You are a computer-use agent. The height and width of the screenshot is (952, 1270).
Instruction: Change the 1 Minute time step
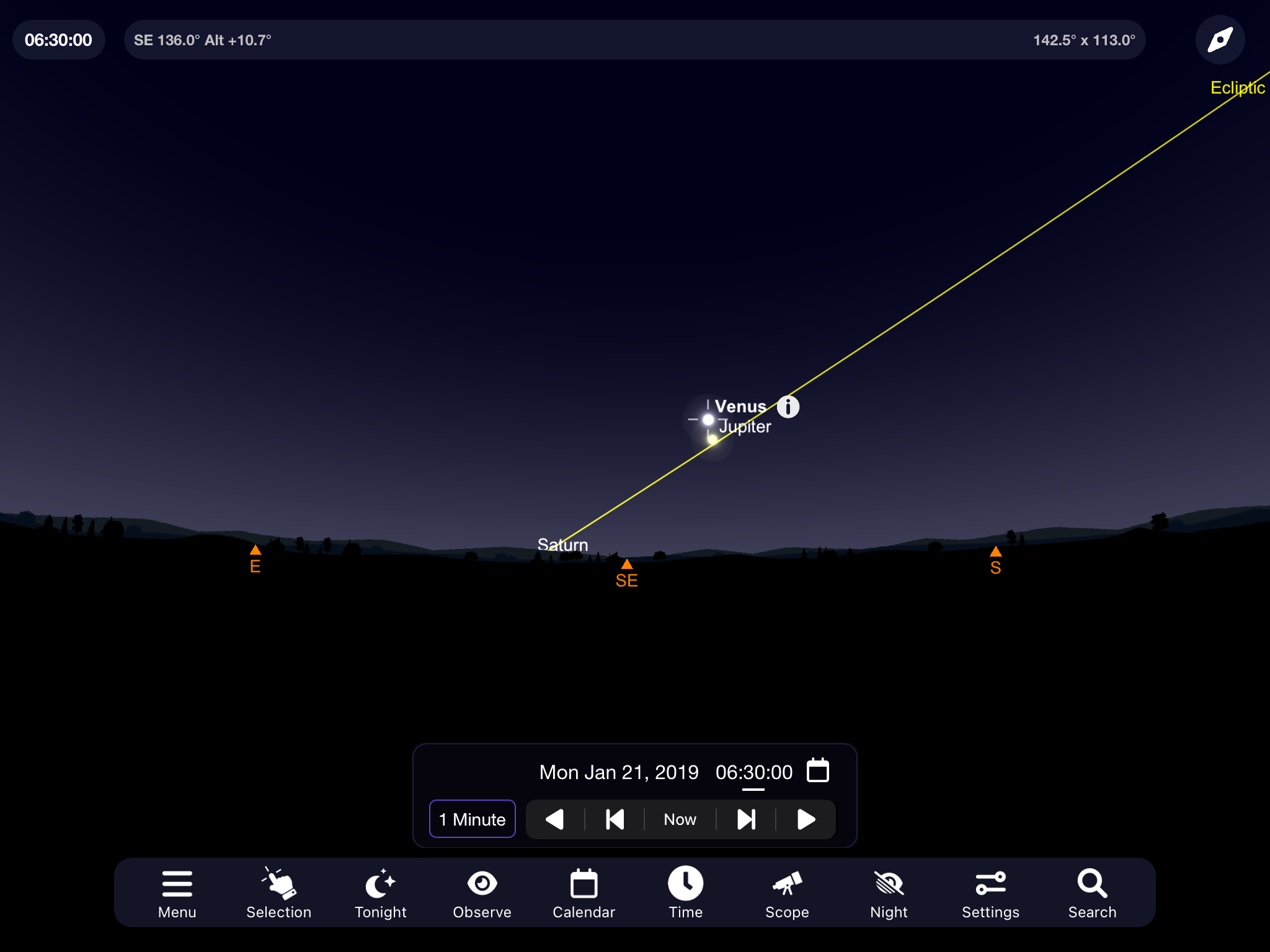(472, 819)
